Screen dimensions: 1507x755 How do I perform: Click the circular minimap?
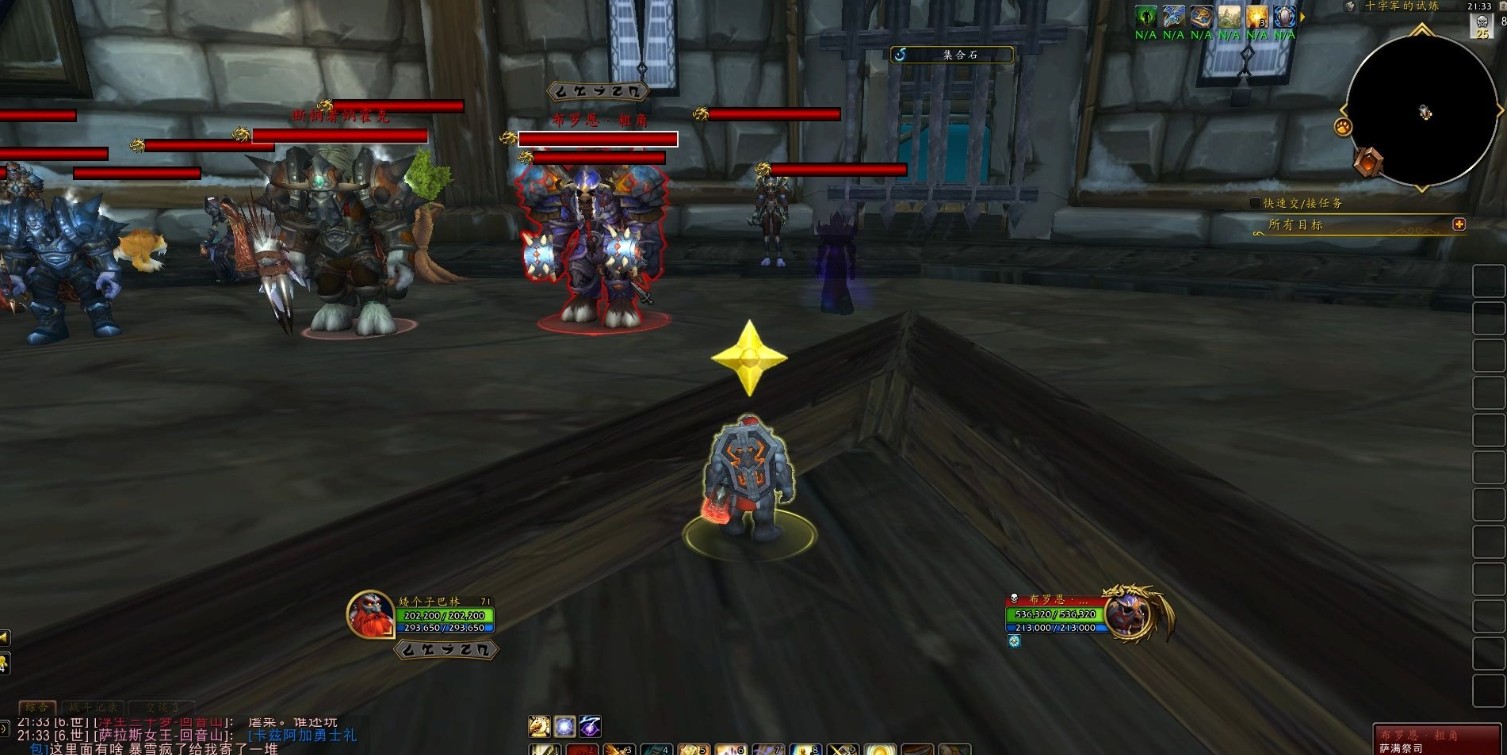[1421, 112]
